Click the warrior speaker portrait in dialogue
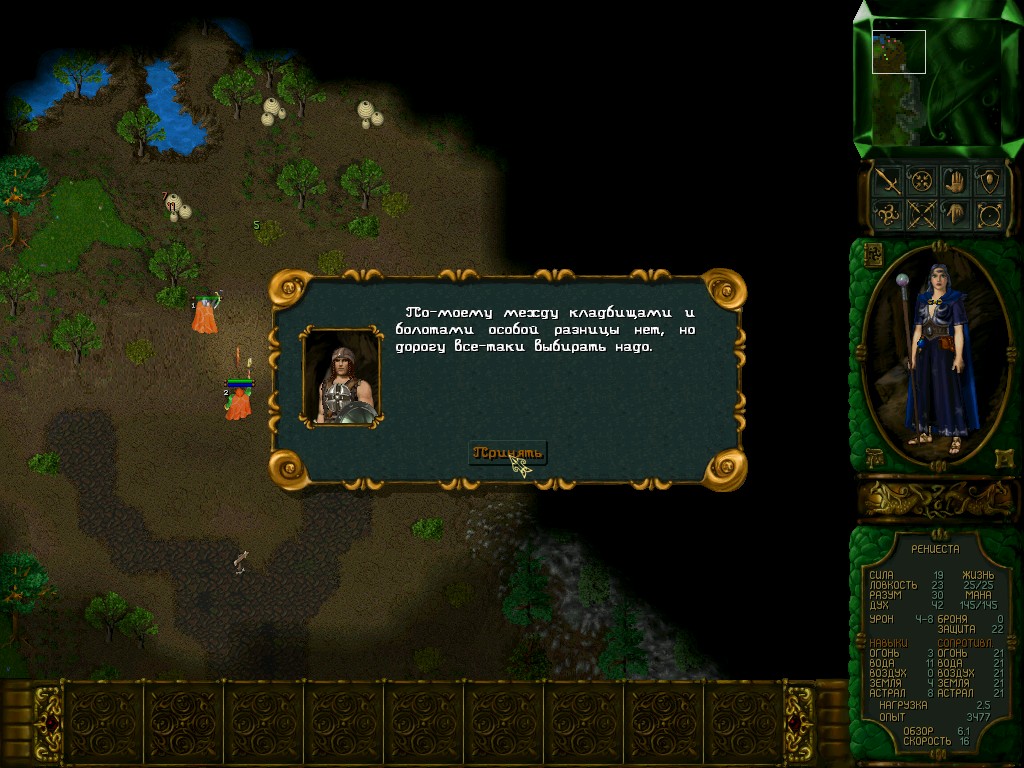The image size is (1024, 768). click(341, 377)
